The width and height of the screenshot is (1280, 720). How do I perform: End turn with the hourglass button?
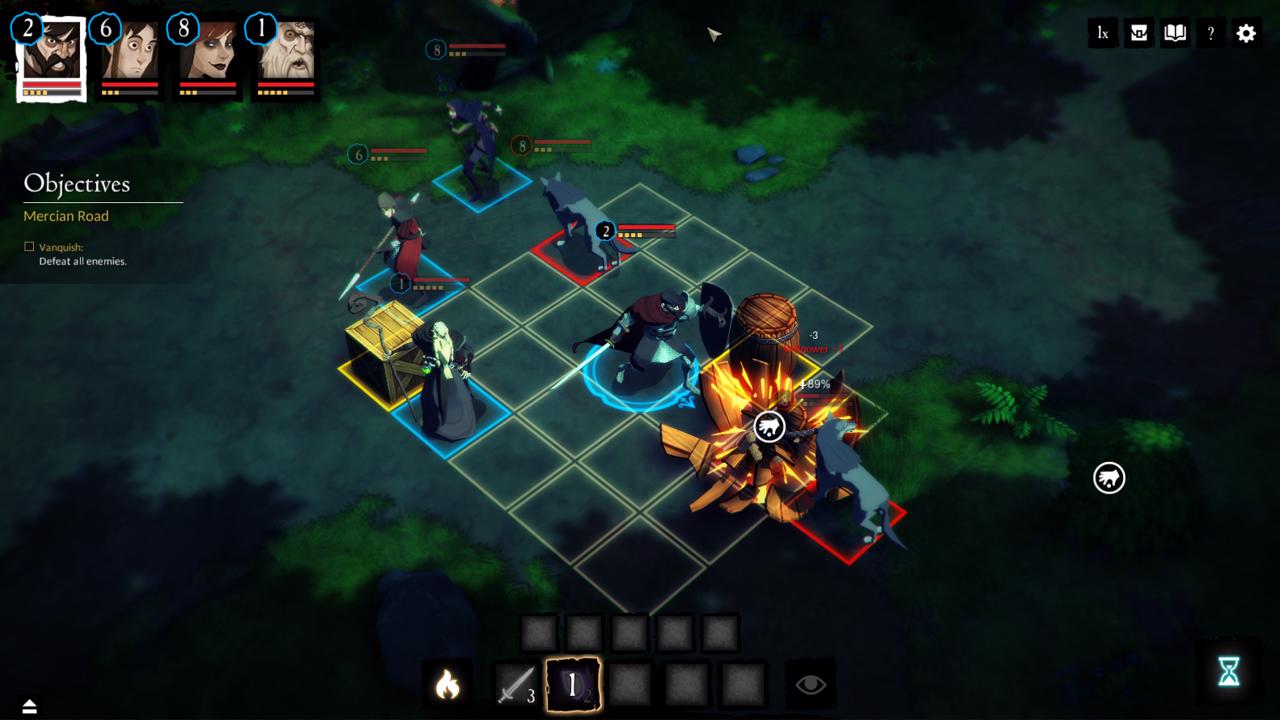pos(1229,672)
